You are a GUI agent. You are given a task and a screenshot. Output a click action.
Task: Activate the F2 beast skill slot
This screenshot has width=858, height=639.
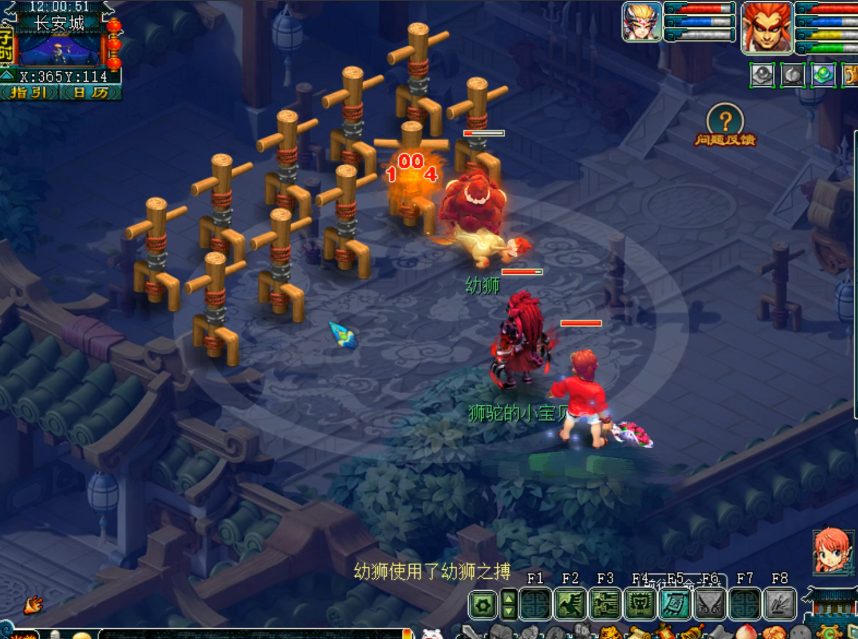click(x=570, y=603)
